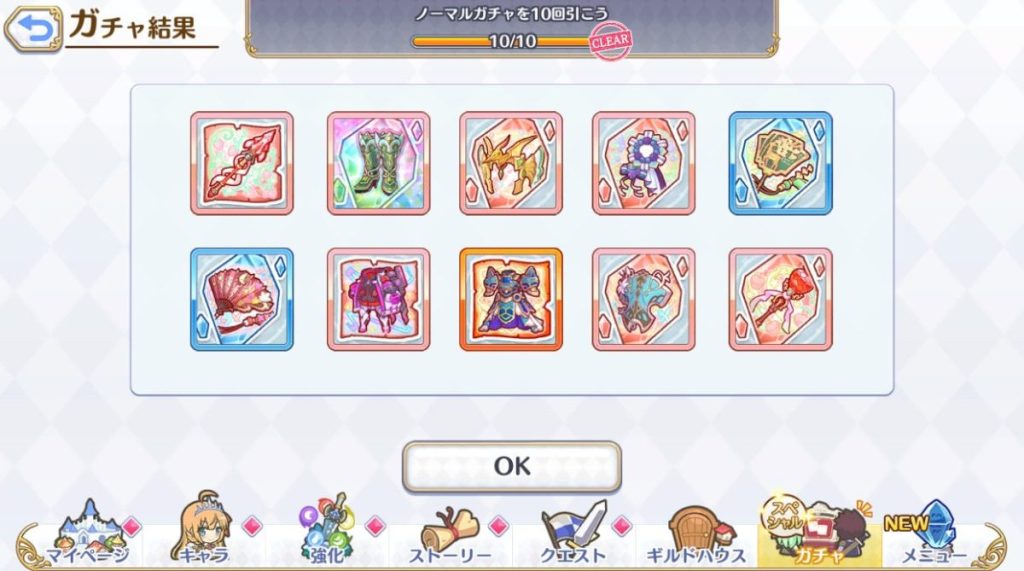Choose the green boots item result
The height and width of the screenshot is (571, 1024).
point(378,163)
